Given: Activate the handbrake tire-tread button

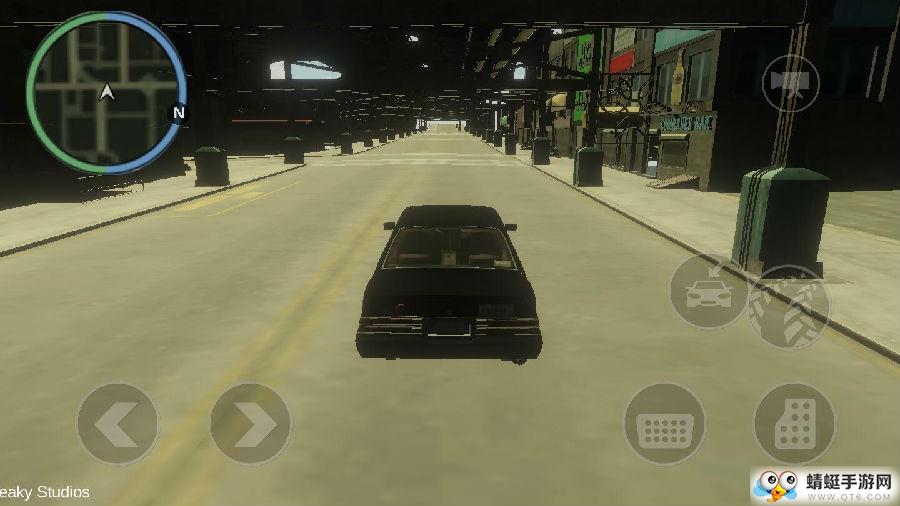Looking at the screenshot, I should pyautogui.click(x=789, y=308).
